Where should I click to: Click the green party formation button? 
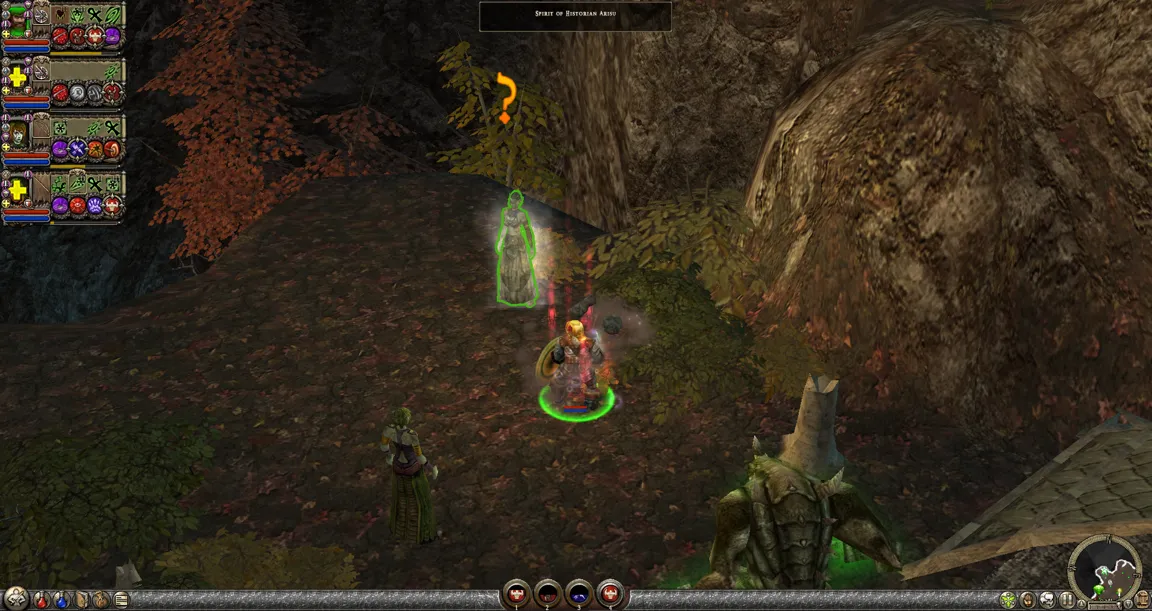(1008, 600)
